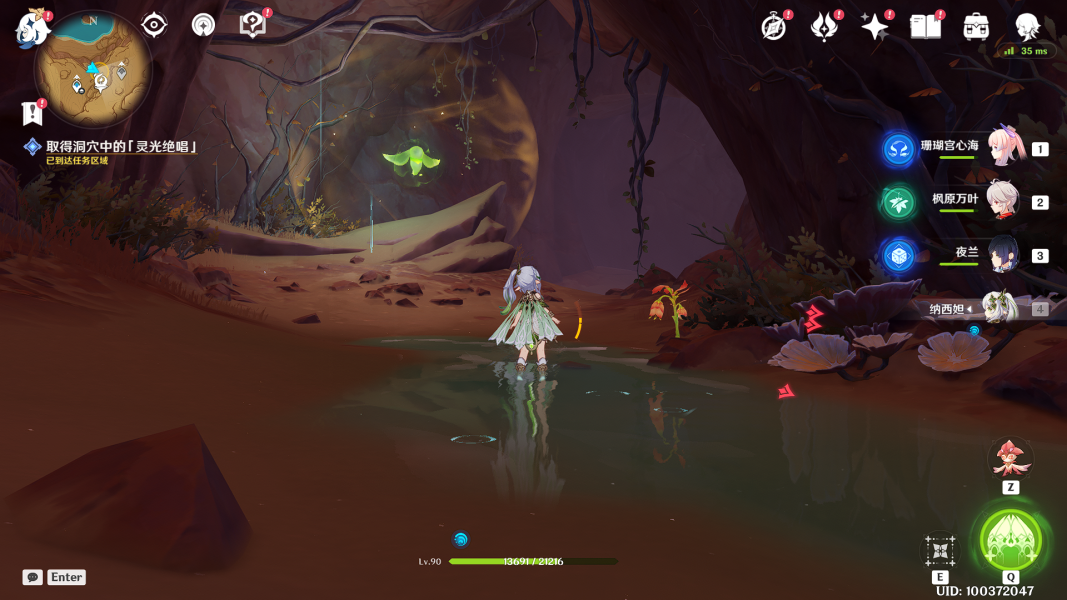Use the red flower creature gadget
The height and width of the screenshot is (600, 1067).
[x=1010, y=458]
